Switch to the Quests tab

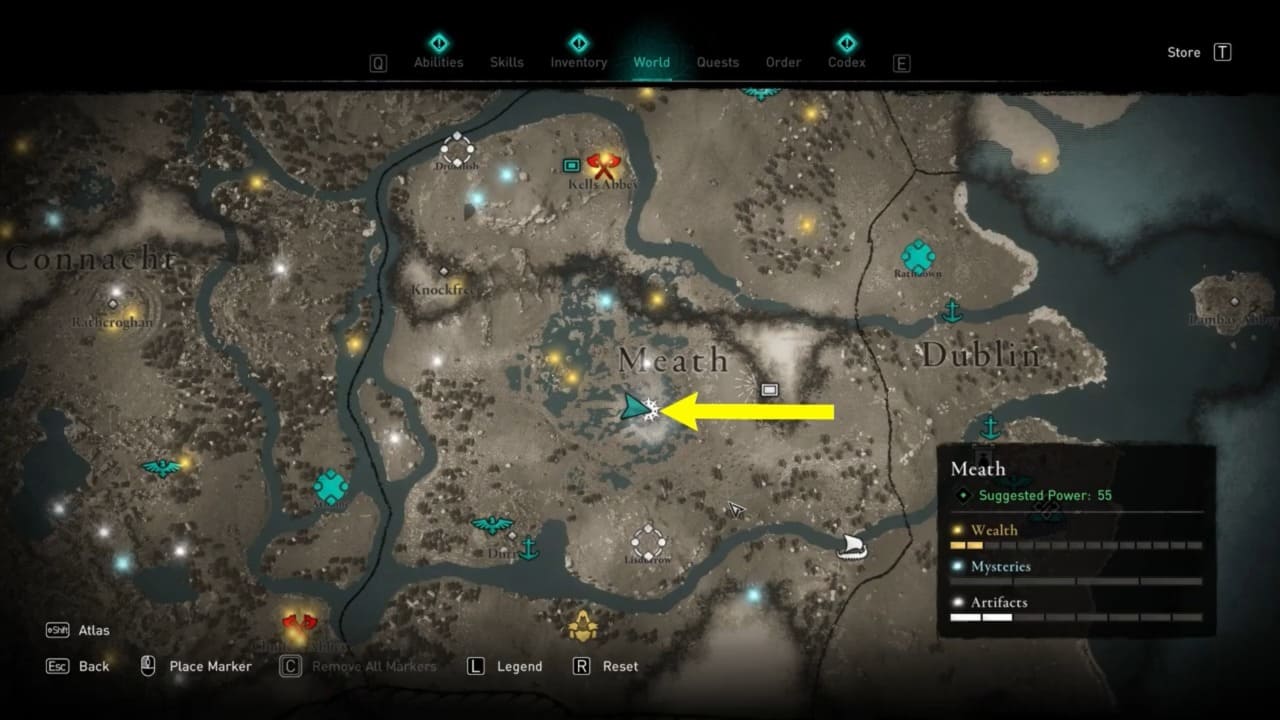click(x=718, y=61)
